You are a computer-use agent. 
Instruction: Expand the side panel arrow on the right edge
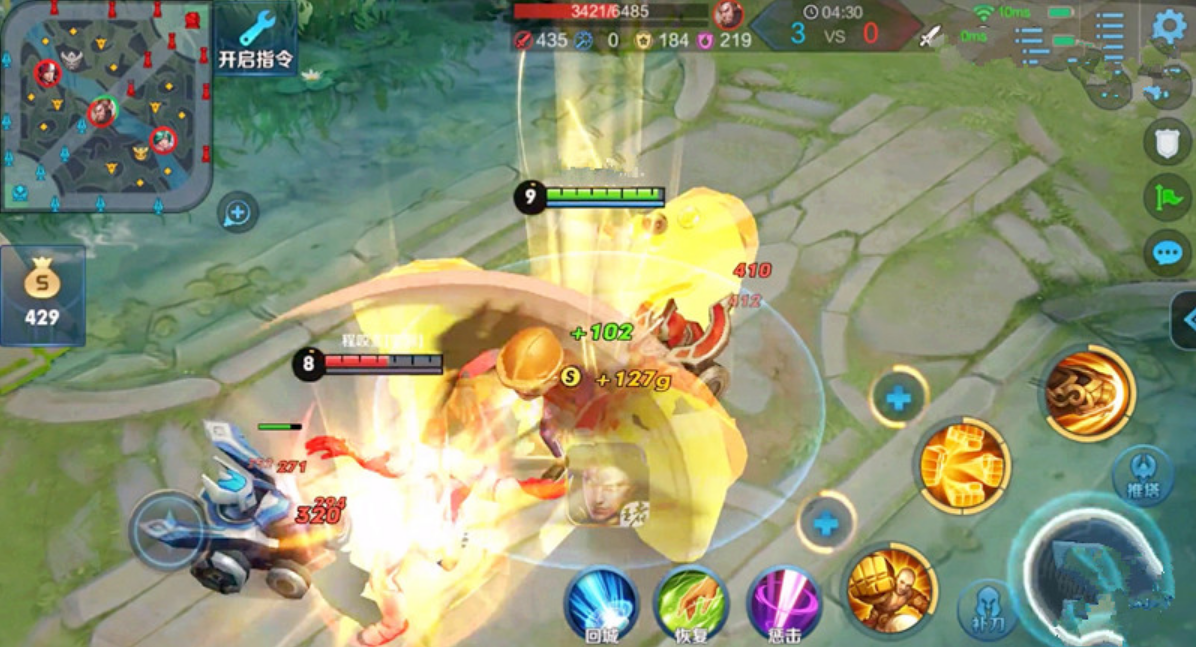pyautogui.click(x=1185, y=320)
